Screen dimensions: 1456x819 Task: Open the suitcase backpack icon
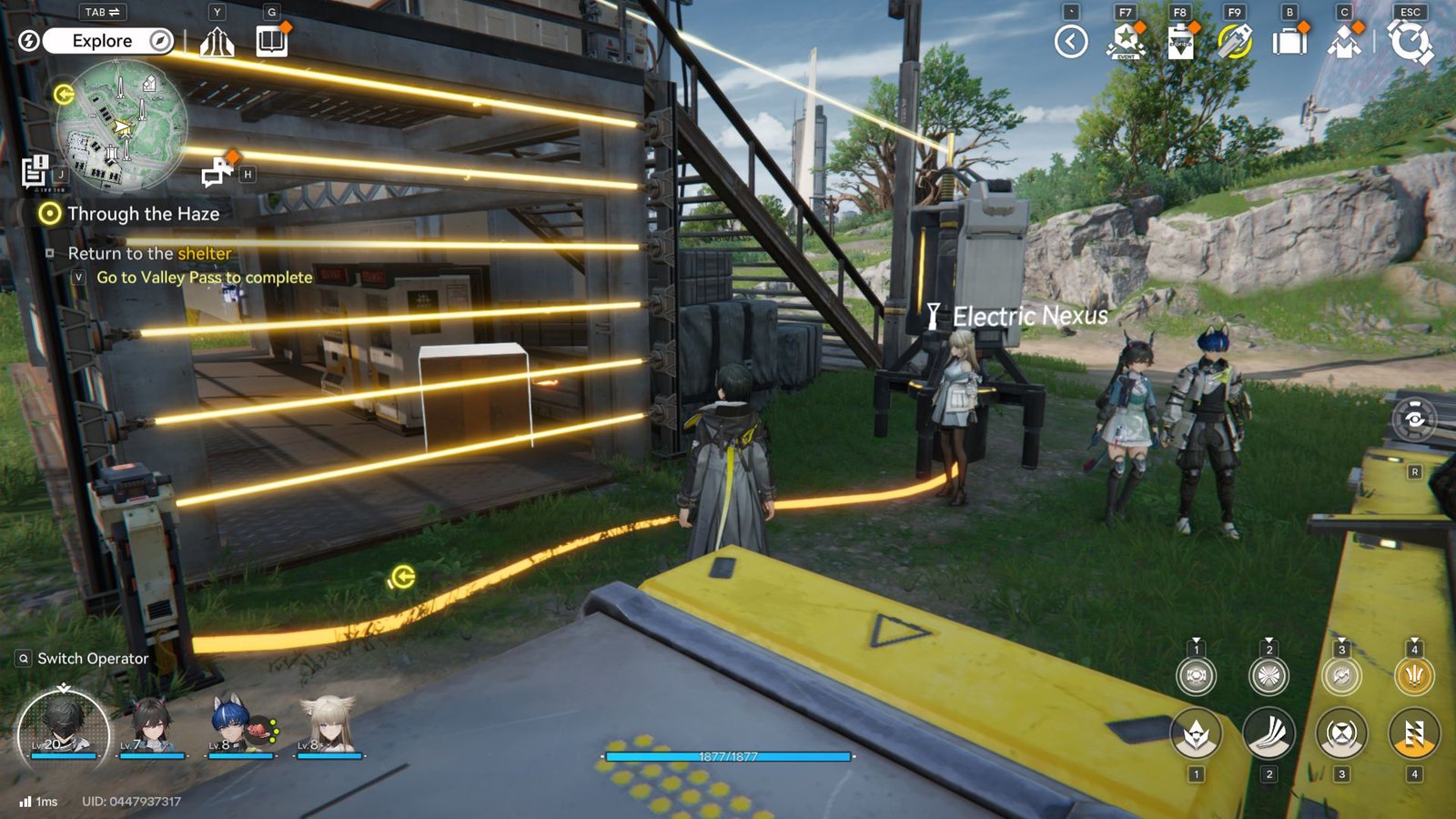coord(1289,42)
